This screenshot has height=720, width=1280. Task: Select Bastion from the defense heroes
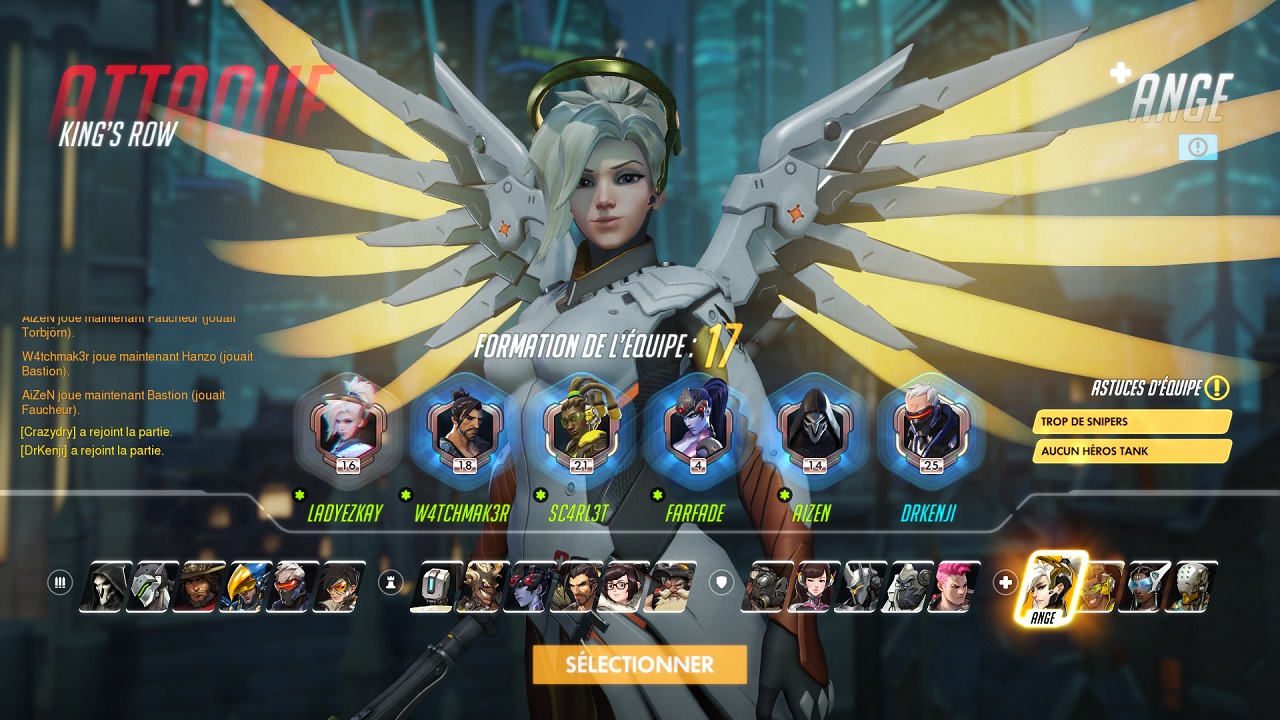click(435, 587)
